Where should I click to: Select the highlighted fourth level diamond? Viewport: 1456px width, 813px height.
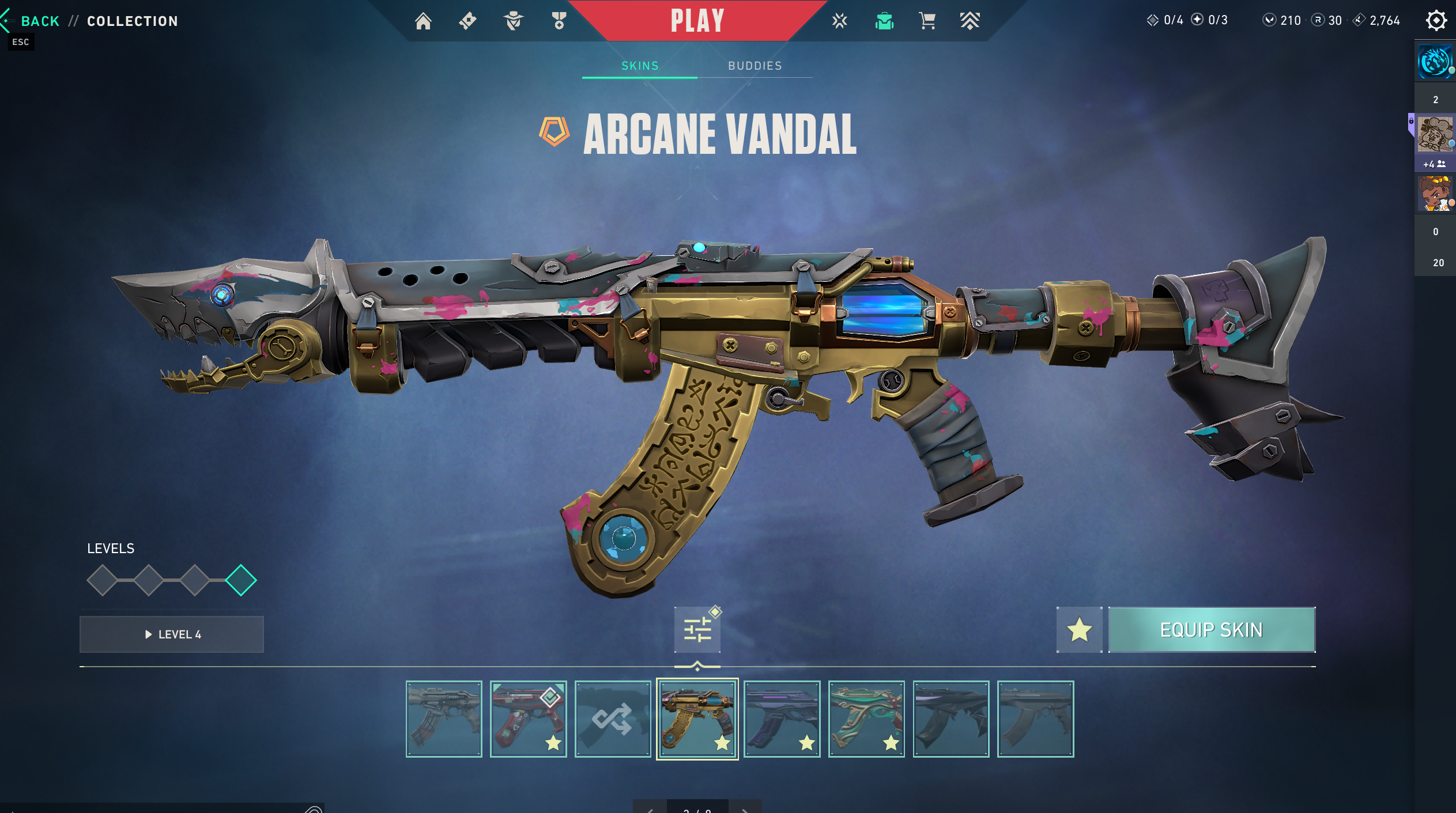tap(241, 580)
